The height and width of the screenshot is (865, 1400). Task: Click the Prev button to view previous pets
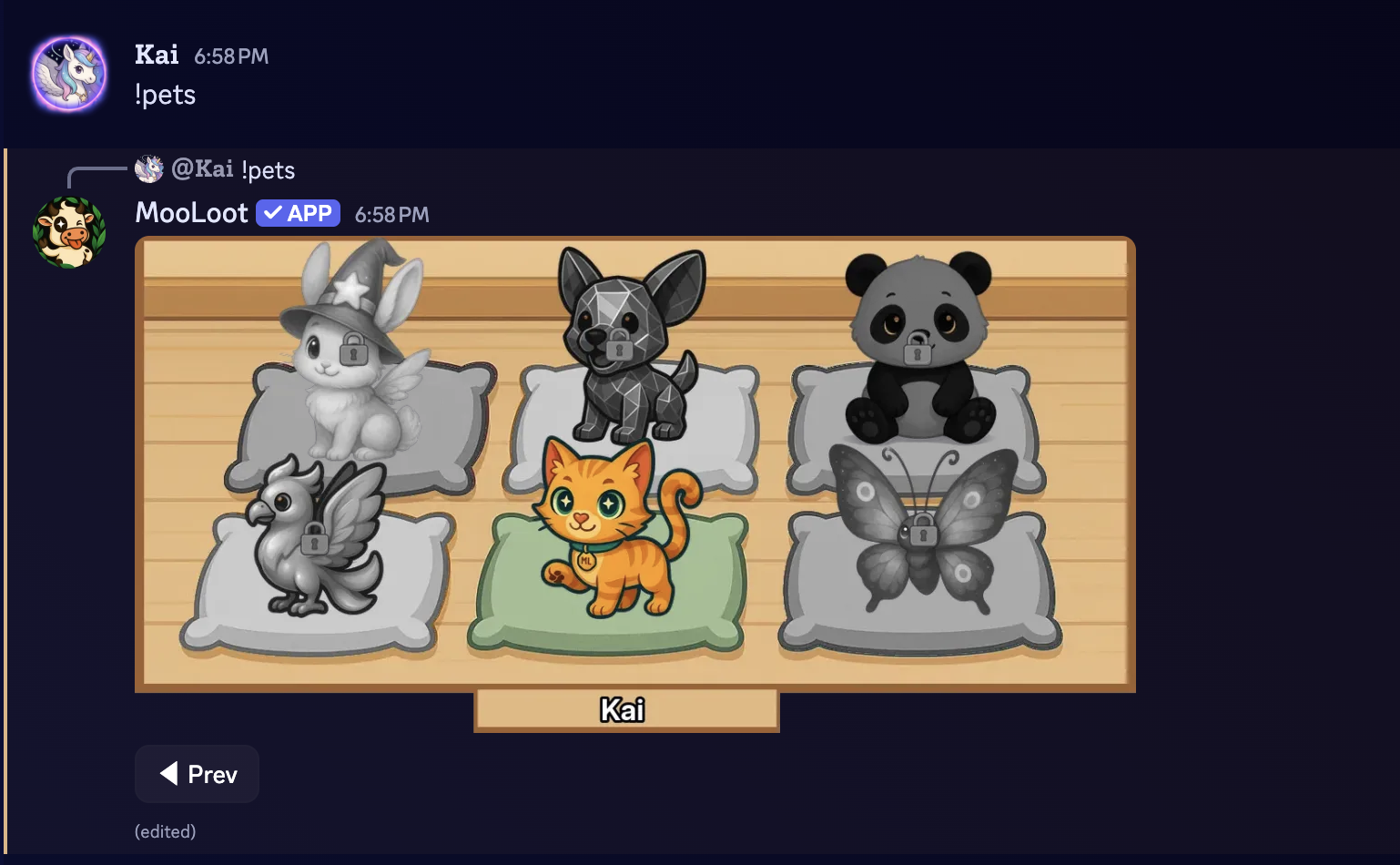tap(197, 774)
